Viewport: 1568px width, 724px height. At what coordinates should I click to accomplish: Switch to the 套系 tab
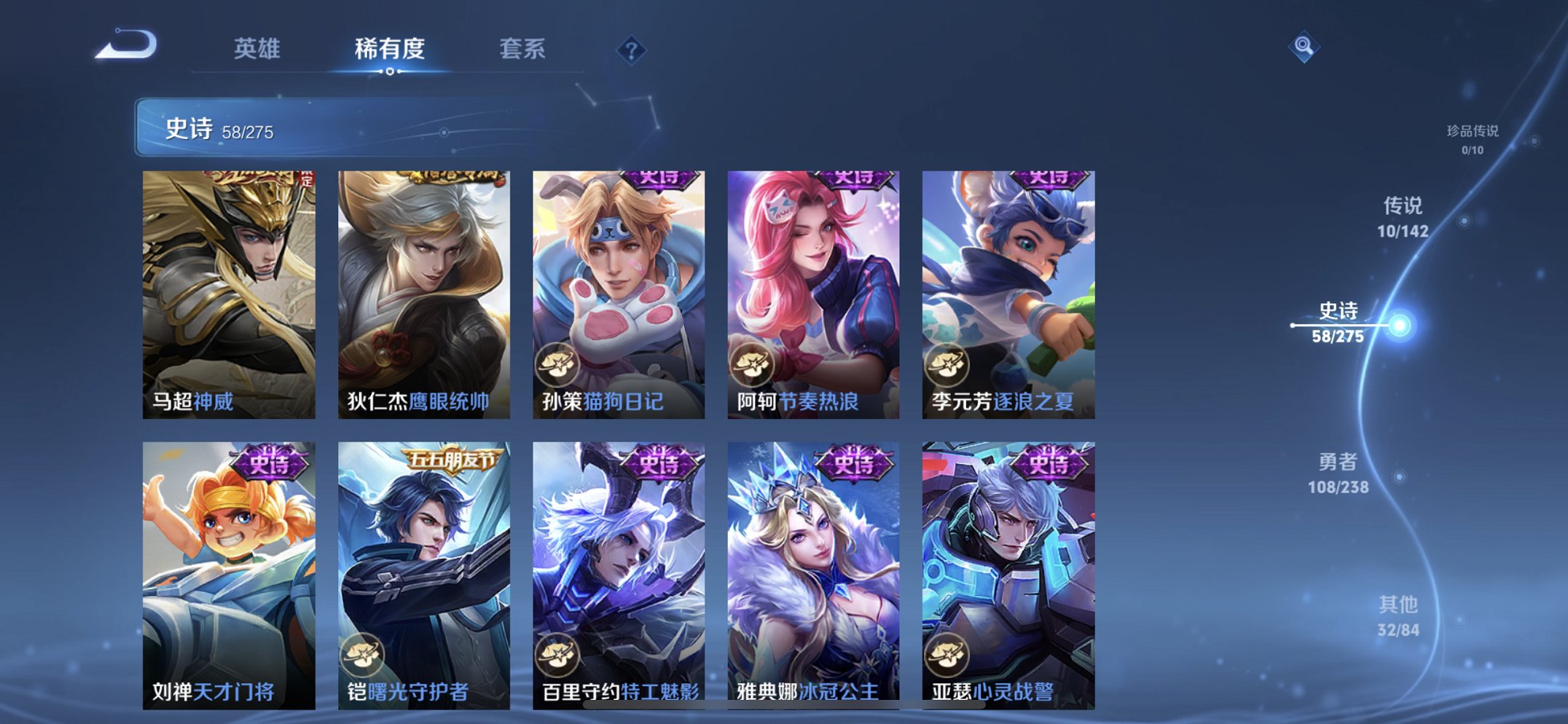tap(523, 50)
